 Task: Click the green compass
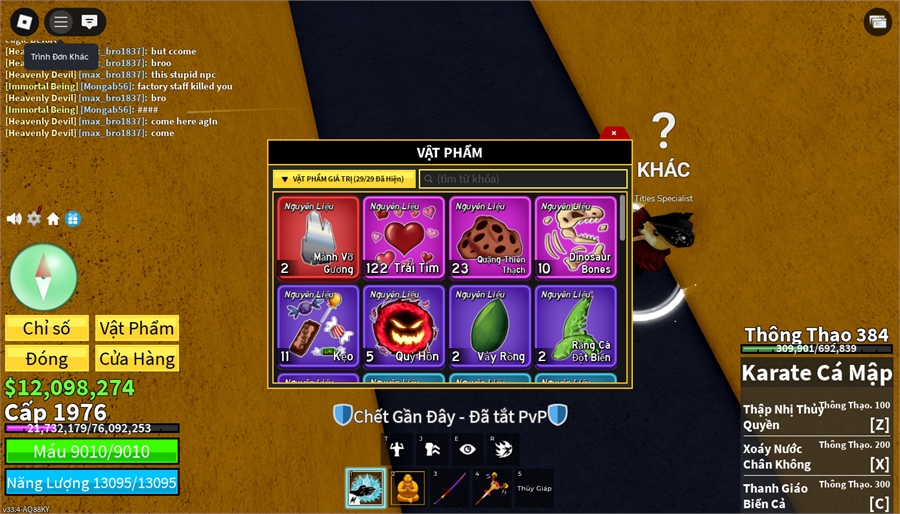43,276
